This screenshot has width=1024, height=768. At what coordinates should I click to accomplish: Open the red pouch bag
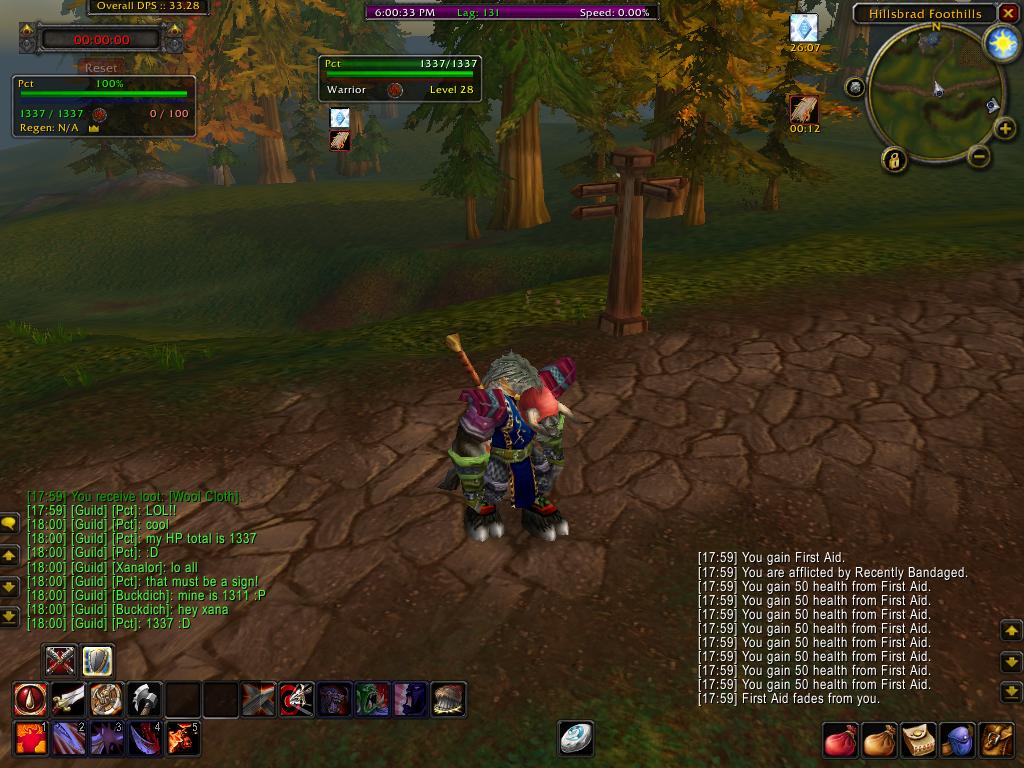[841, 740]
